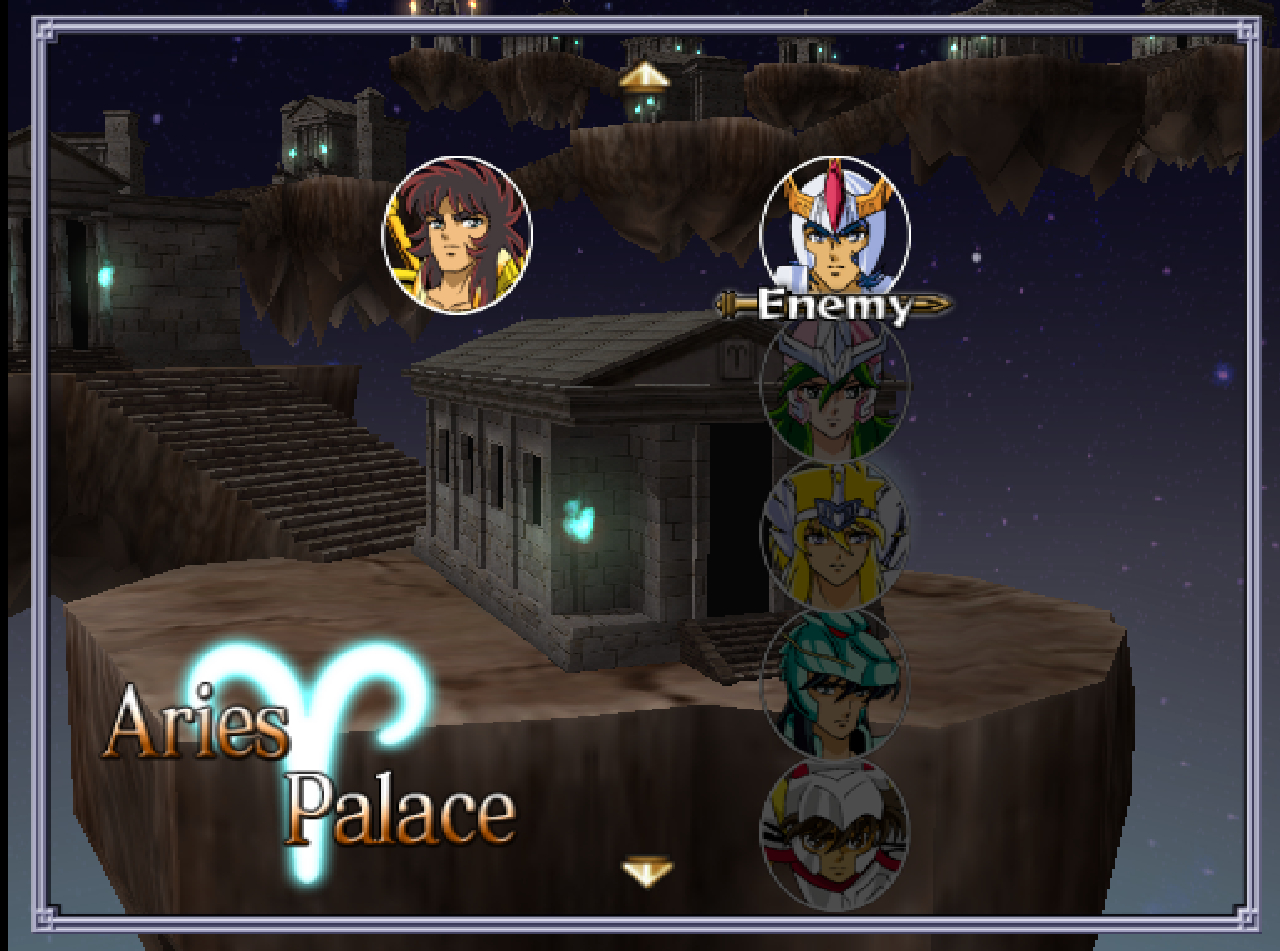Select the Enemy portrait with white helmet

(835, 230)
